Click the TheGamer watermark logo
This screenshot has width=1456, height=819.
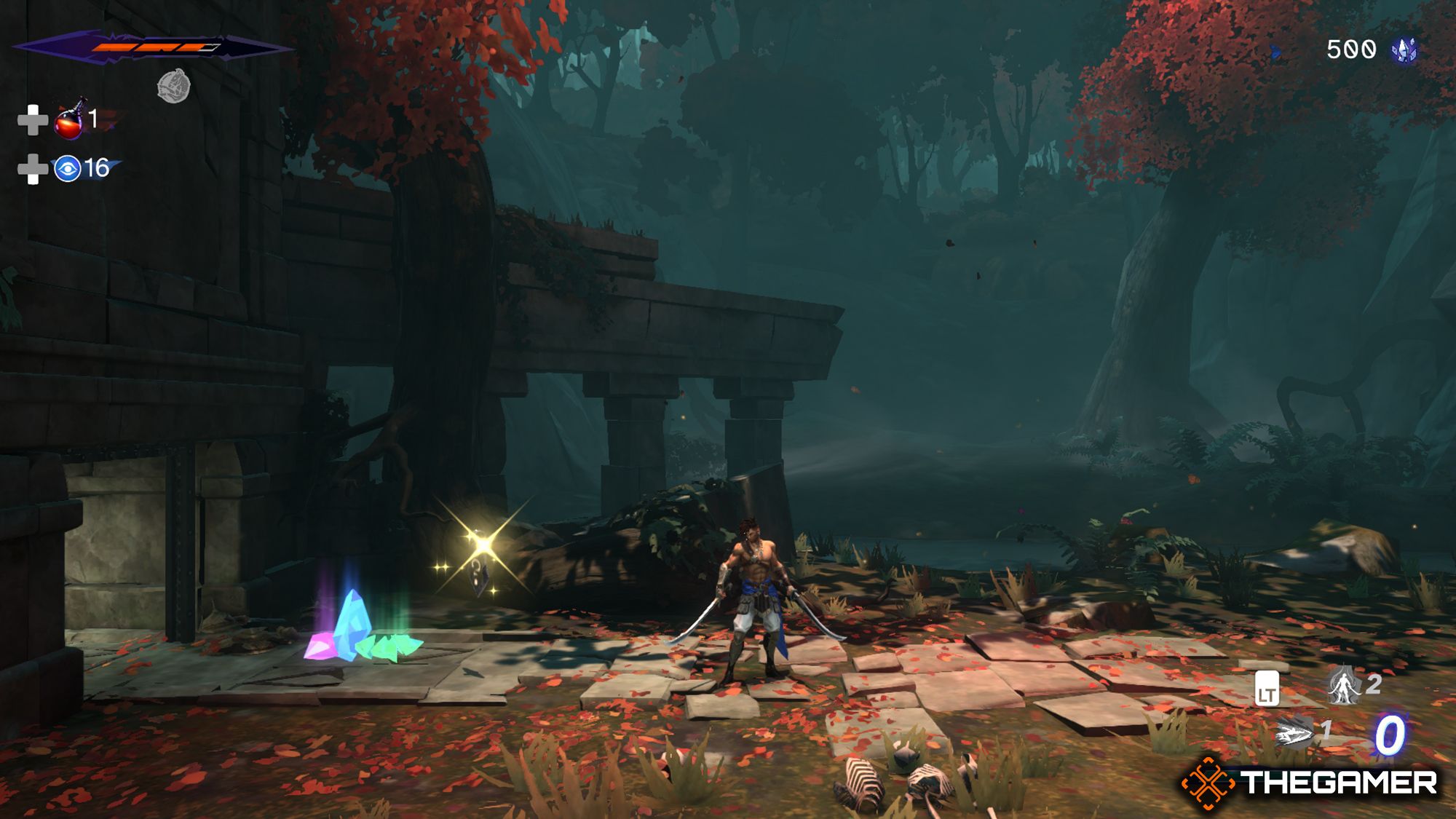pyautogui.click(x=1310, y=783)
